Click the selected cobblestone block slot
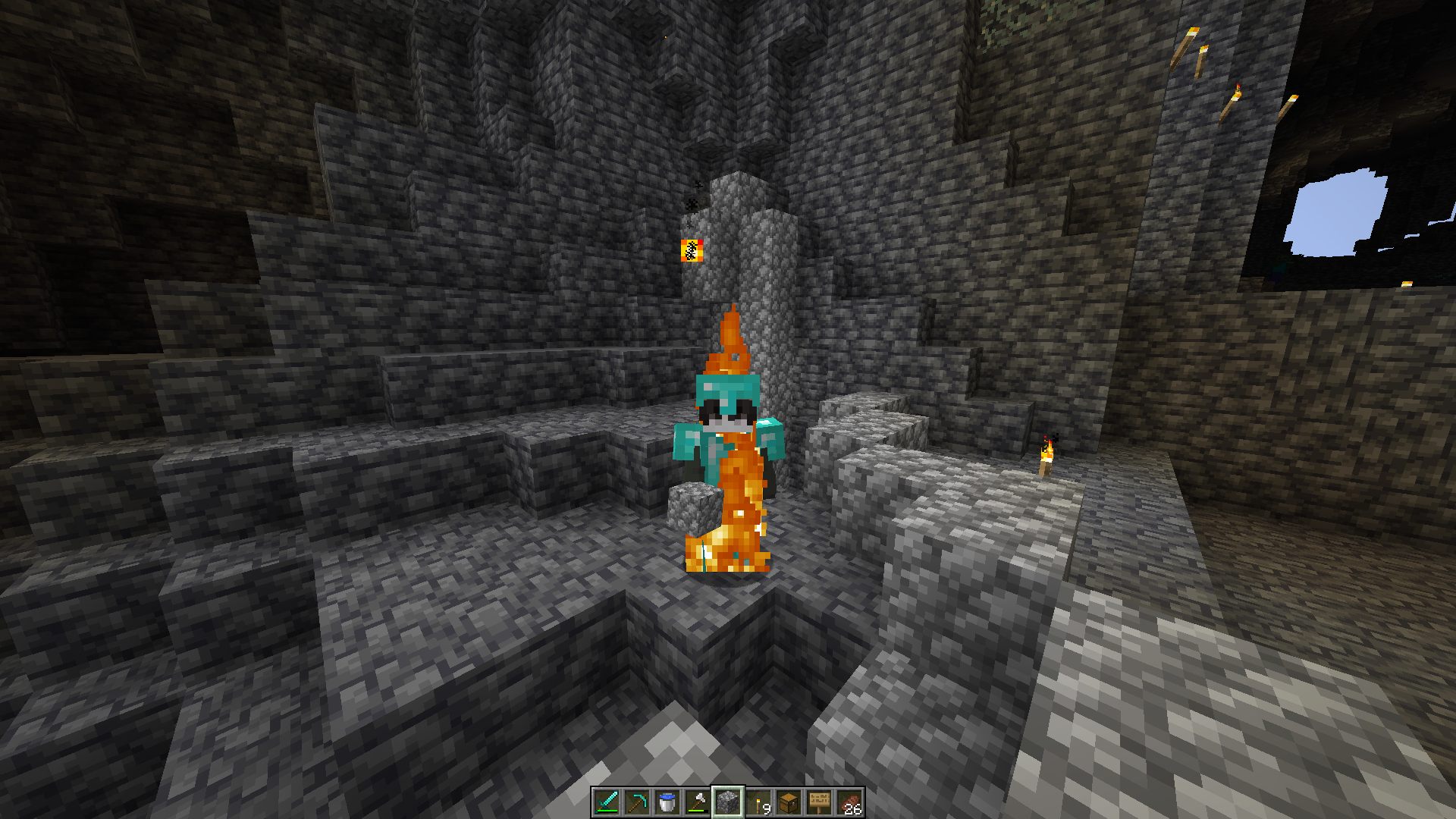The image size is (1456, 819). pos(728,802)
